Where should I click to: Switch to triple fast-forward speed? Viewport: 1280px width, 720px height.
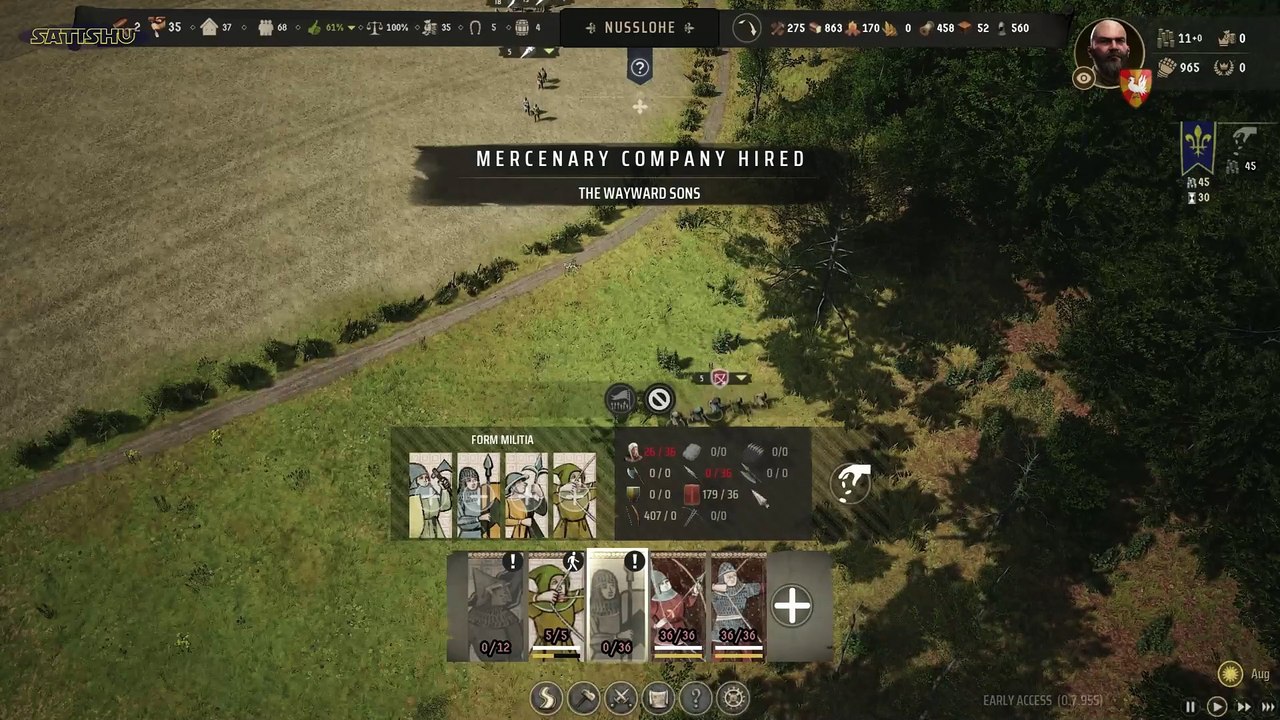[x=1268, y=706]
